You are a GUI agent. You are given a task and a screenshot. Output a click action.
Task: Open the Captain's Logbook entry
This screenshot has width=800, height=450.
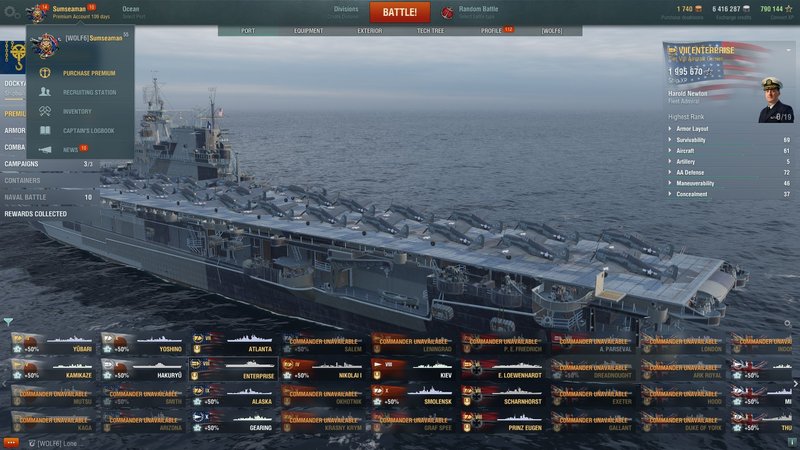[x=90, y=130]
